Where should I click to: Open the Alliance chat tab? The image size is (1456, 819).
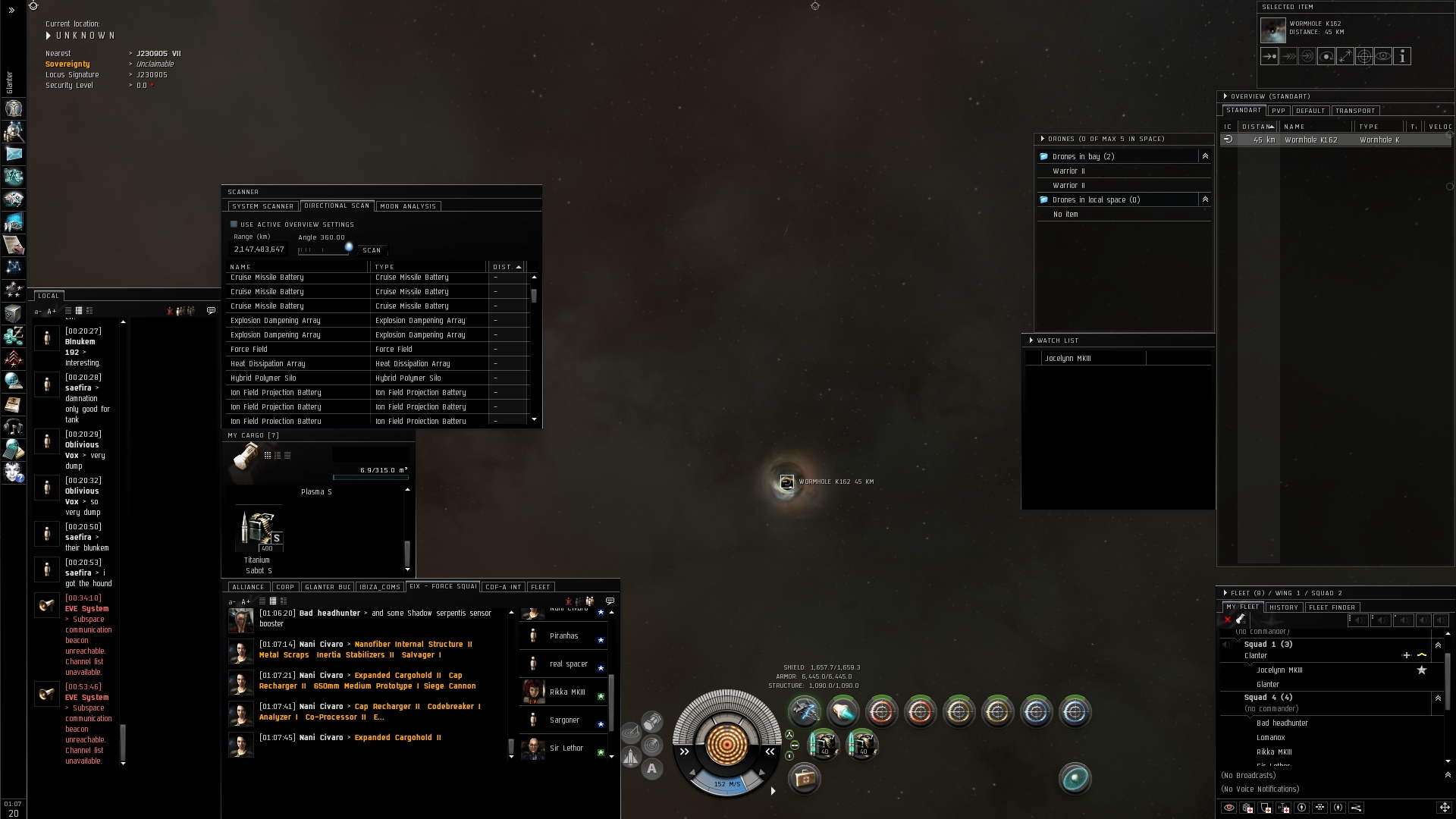point(248,587)
